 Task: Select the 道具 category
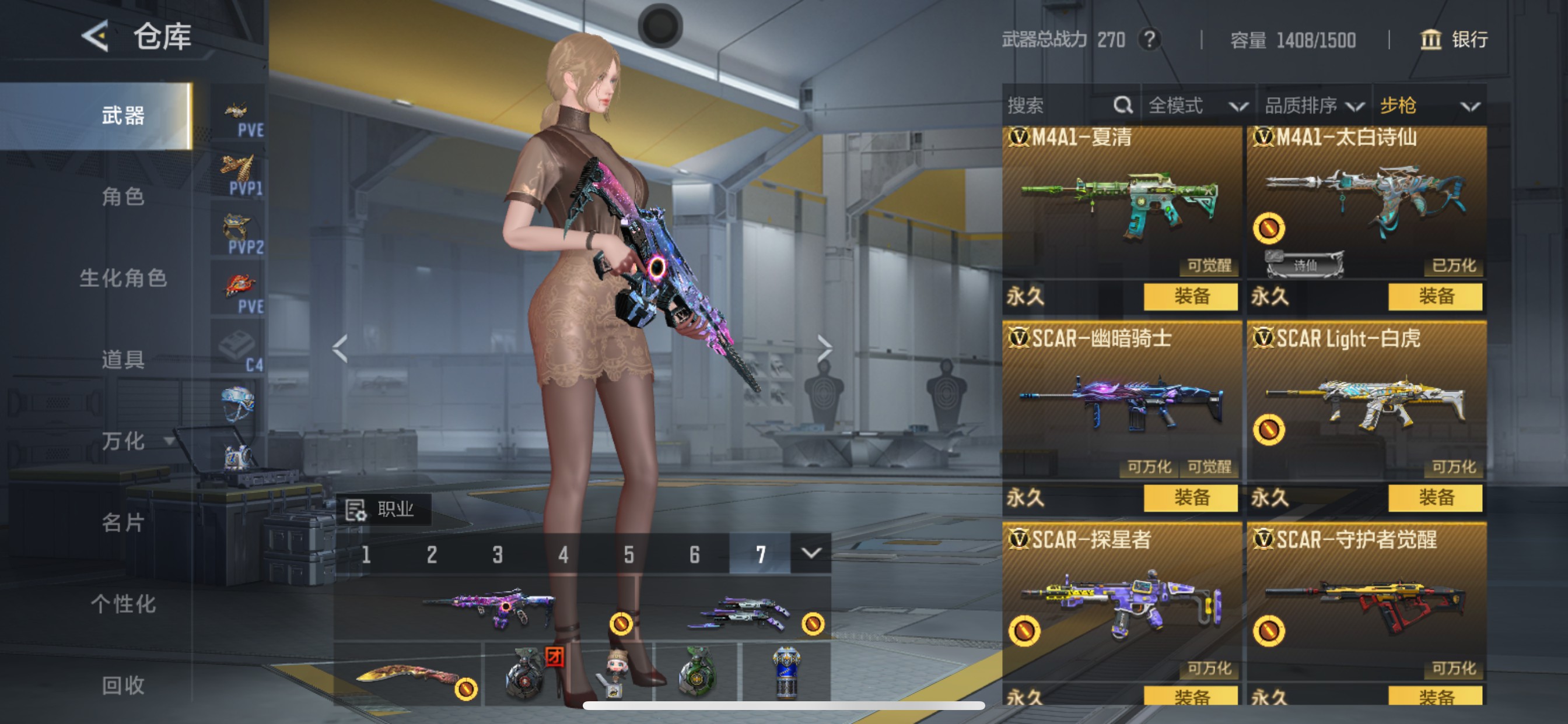123,360
